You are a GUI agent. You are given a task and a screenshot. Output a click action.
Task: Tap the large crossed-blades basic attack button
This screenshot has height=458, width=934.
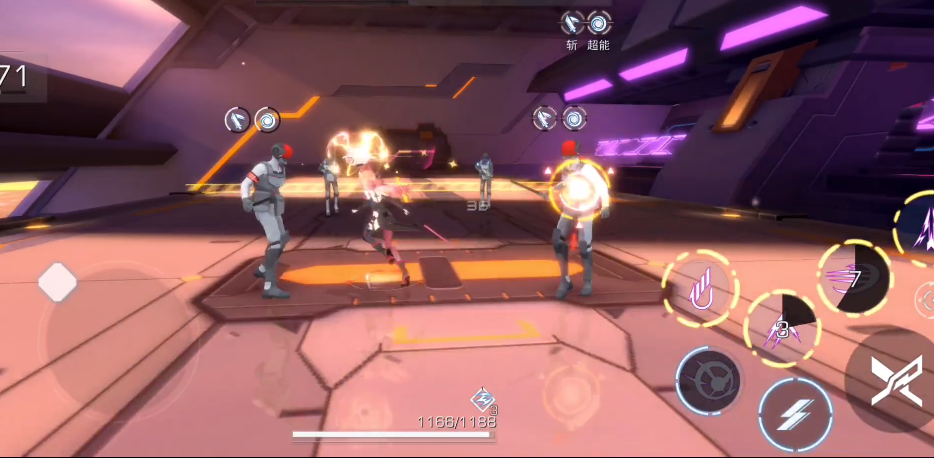click(895, 381)
